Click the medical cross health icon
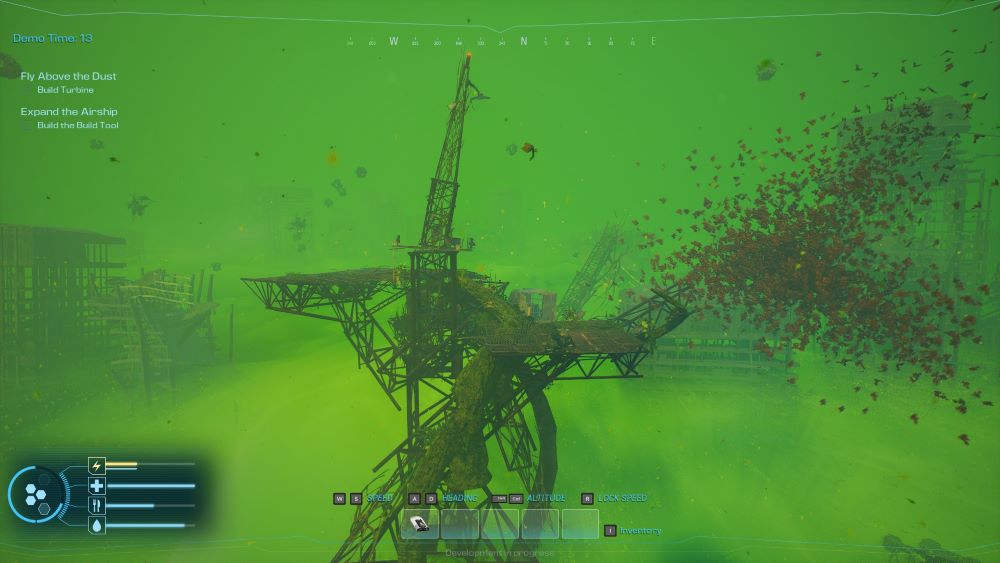This screenshot has width=1000, height=563. click(97, 486)
